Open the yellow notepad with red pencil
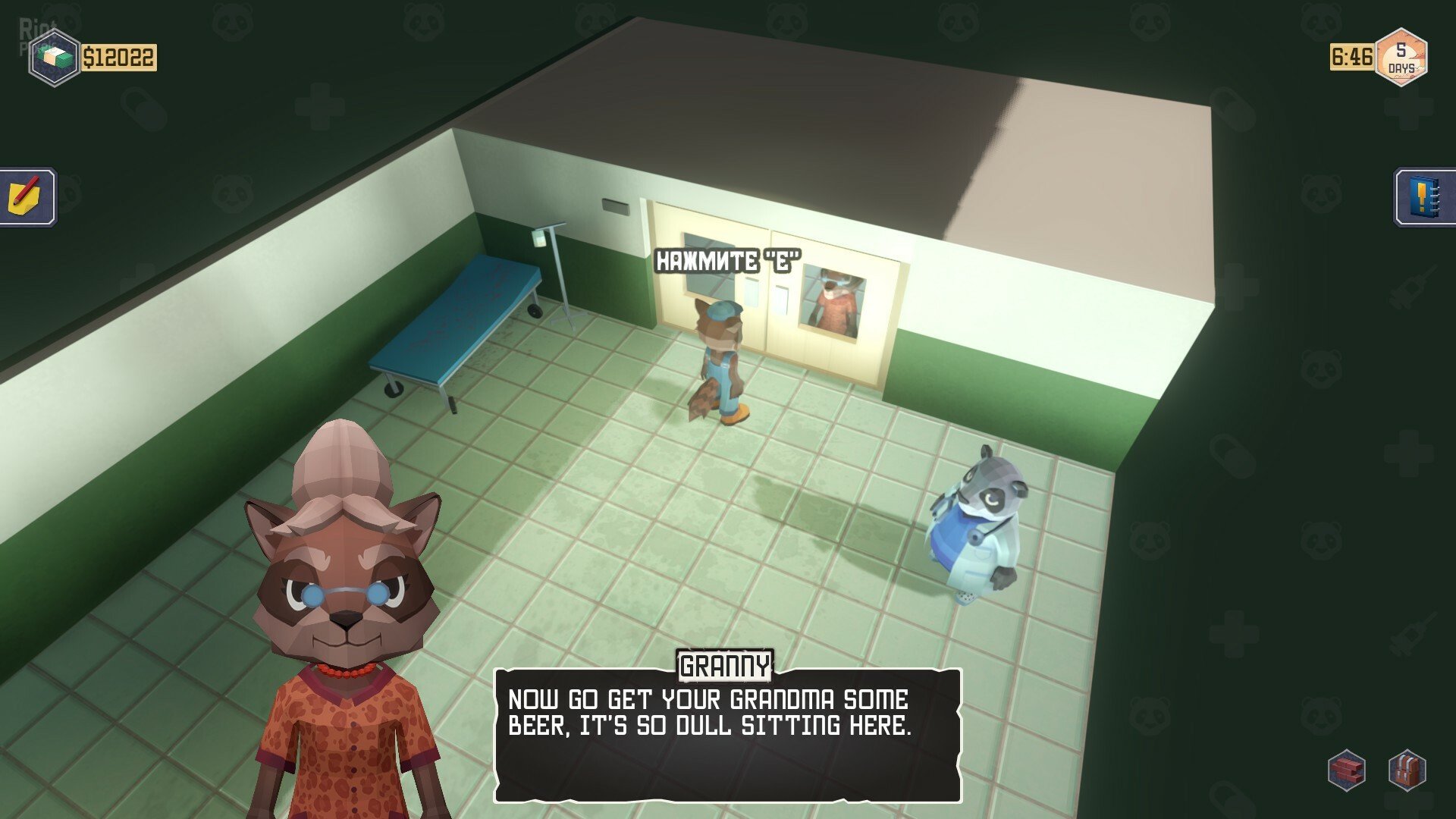This screenshot has width=1456, height=819. click(x=27, y=196)
